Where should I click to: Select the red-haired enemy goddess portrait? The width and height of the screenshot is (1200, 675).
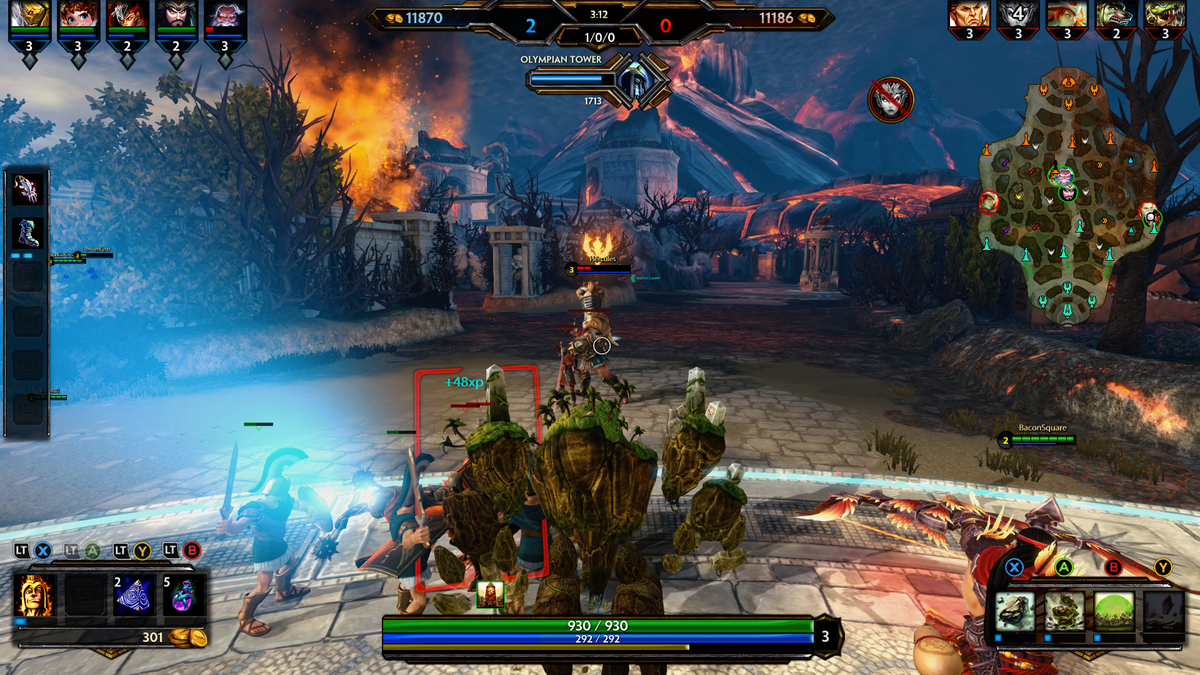[1067, 14]
